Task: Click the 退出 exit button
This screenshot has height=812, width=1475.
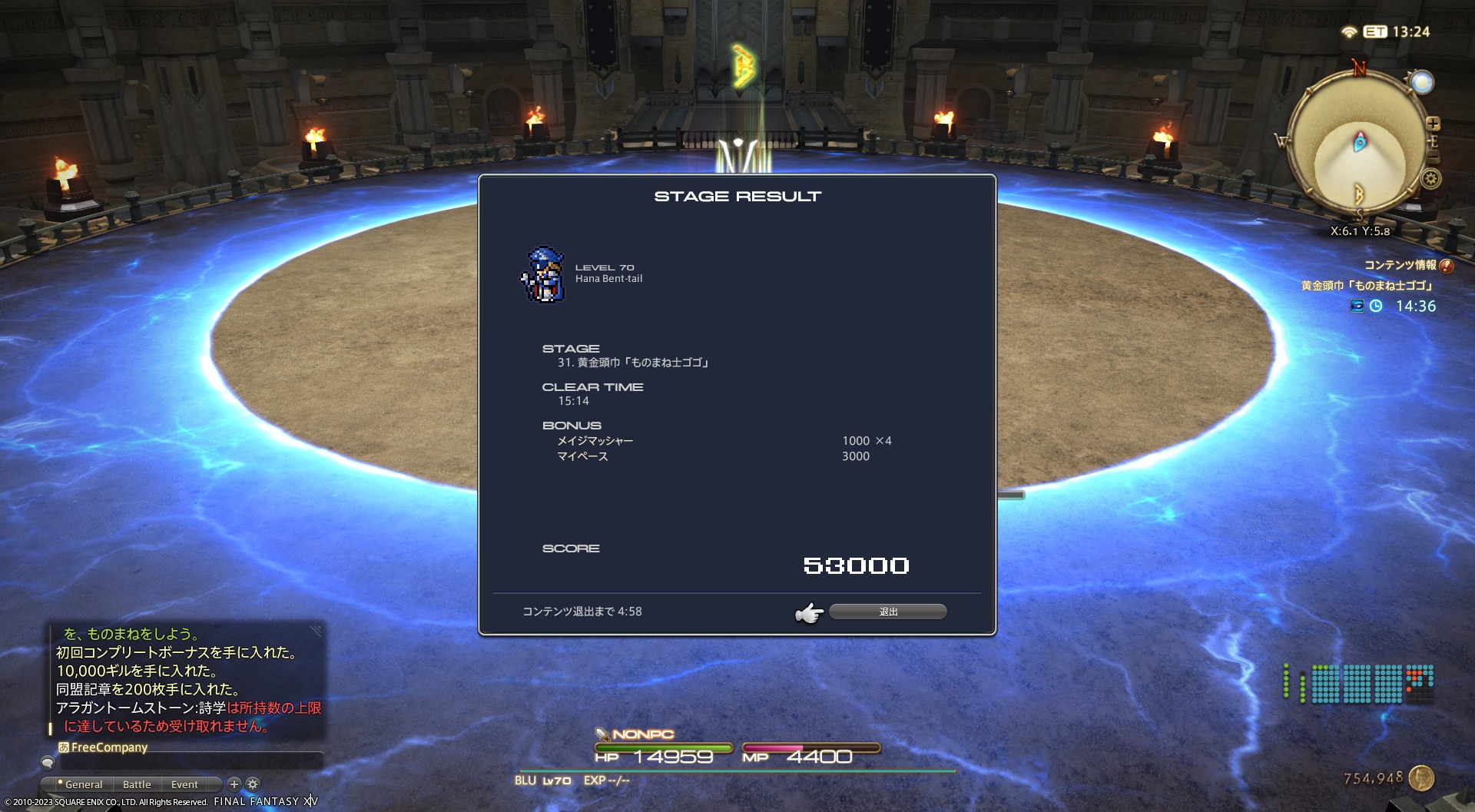Action: click(x=887, y=611)
